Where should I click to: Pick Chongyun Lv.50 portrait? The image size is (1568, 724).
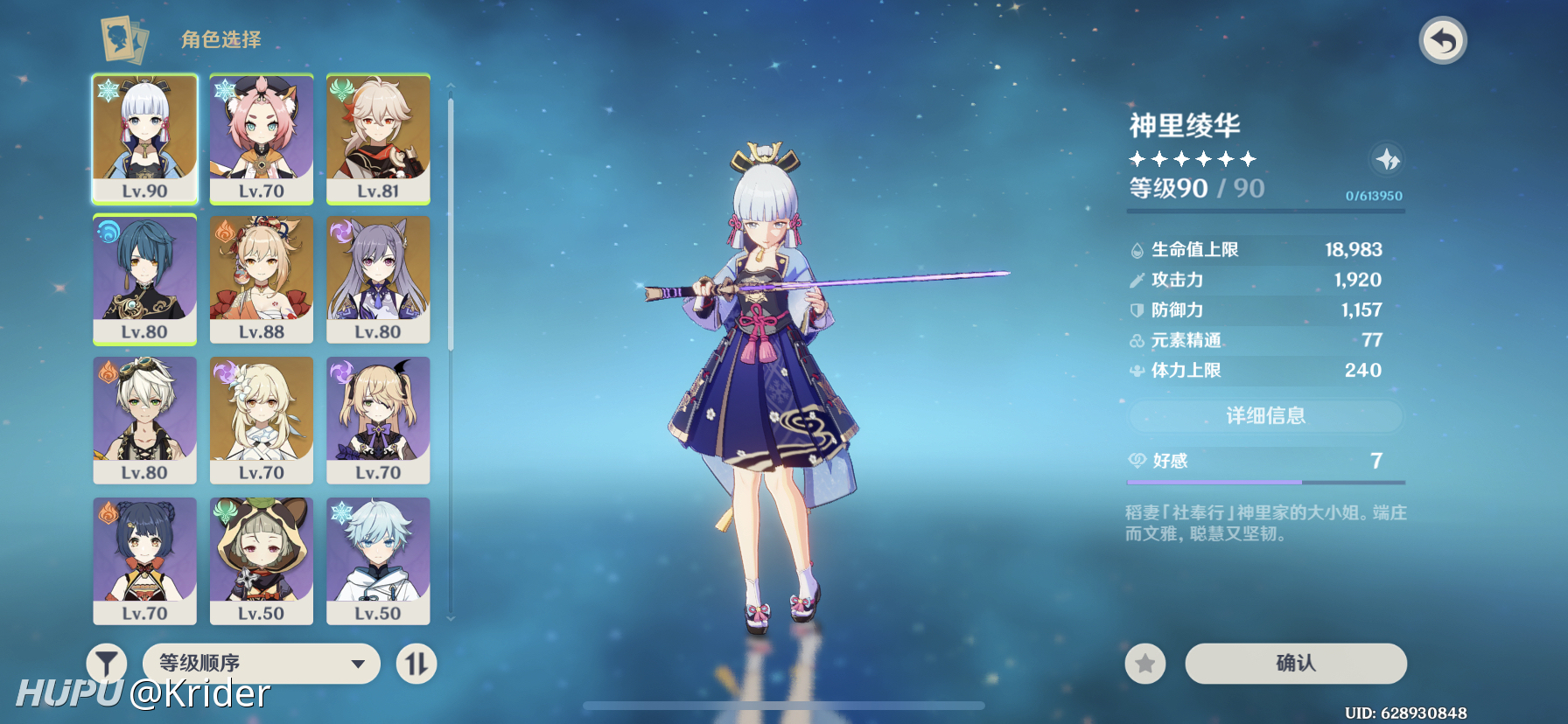pyautogui.click(x=378, y=560)
